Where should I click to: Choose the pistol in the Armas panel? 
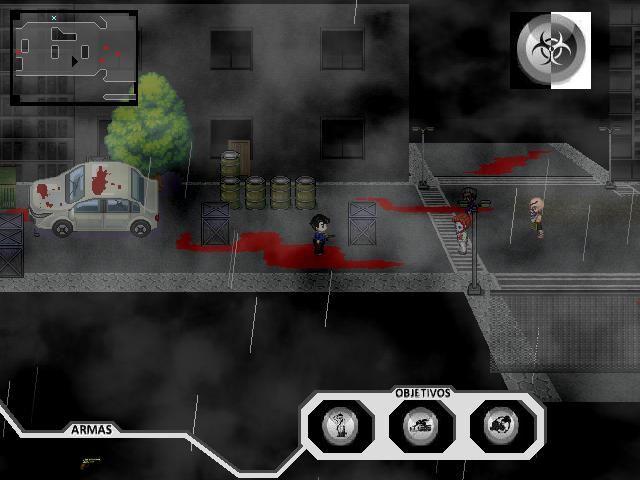point(90,462)
